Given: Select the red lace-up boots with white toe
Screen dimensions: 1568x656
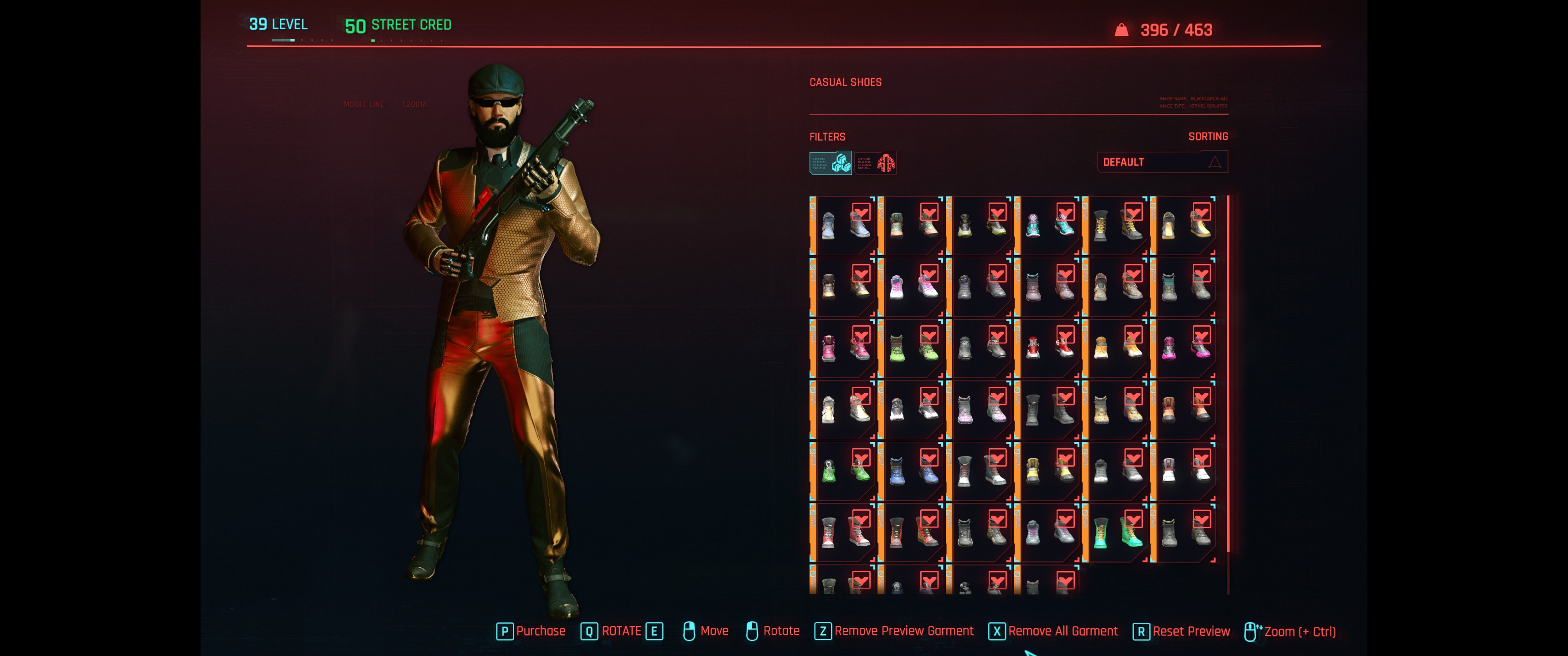Looking at the screenshot, I should coord(844,532).
